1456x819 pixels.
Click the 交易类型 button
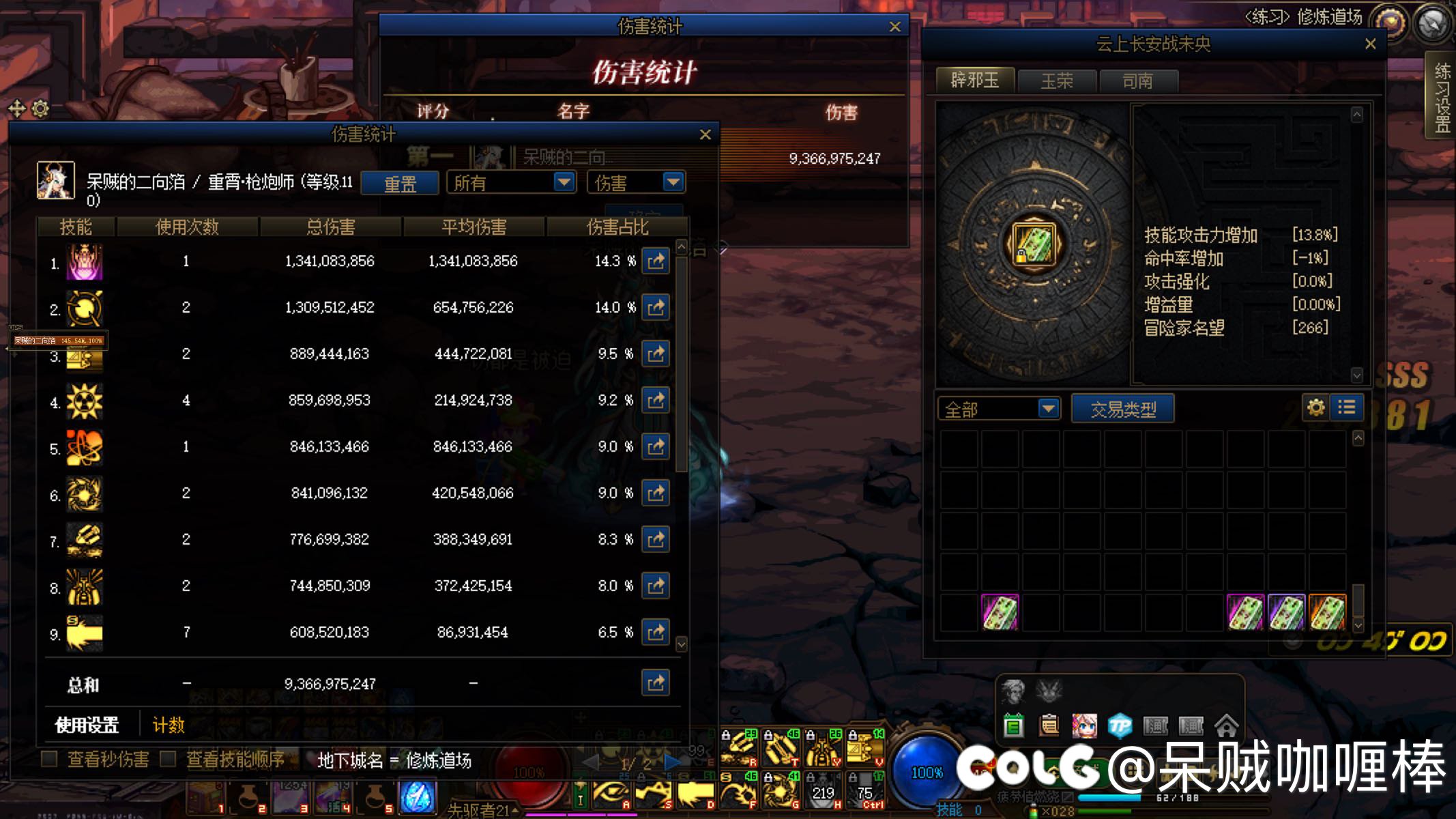click(1123, 409)
